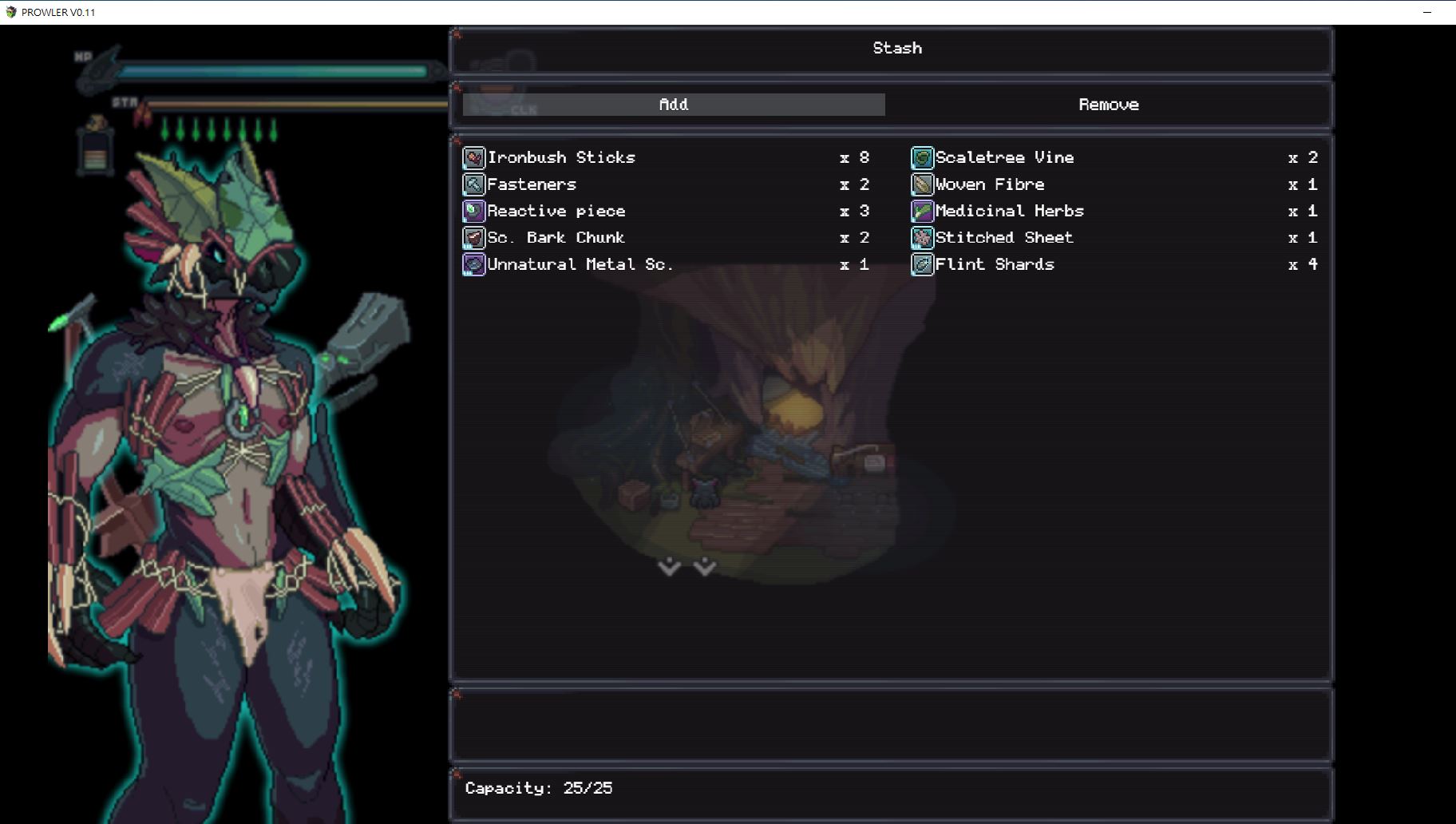Choose the Scaletree Vine entry
The width and height of the screenshot is (1456, 824).
[1004, 157]
